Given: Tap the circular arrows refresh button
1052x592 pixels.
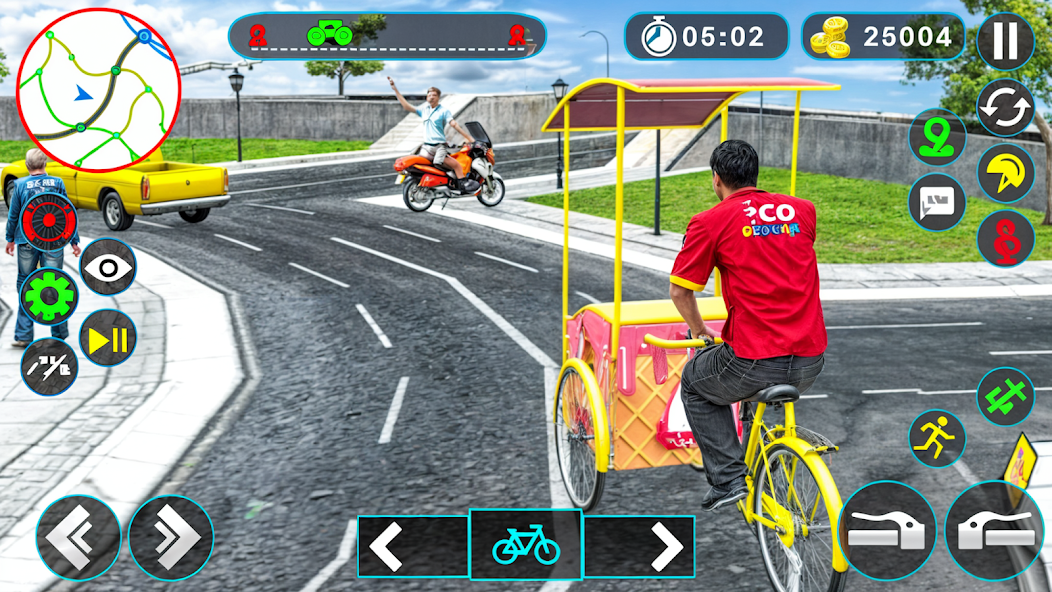Looking at the screenshot, I should point(1005,107).
